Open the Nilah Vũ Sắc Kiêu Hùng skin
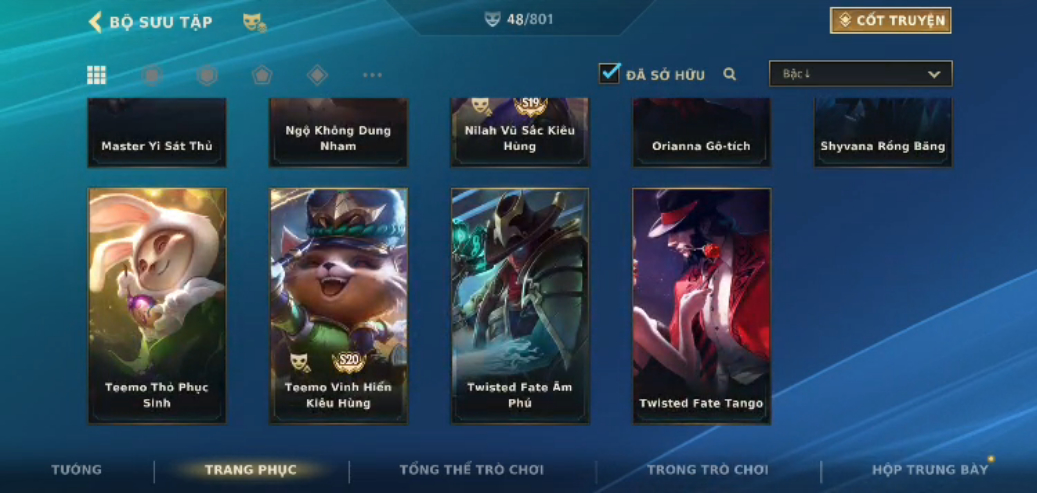The image size is (1037, 493). click(520, 133)
